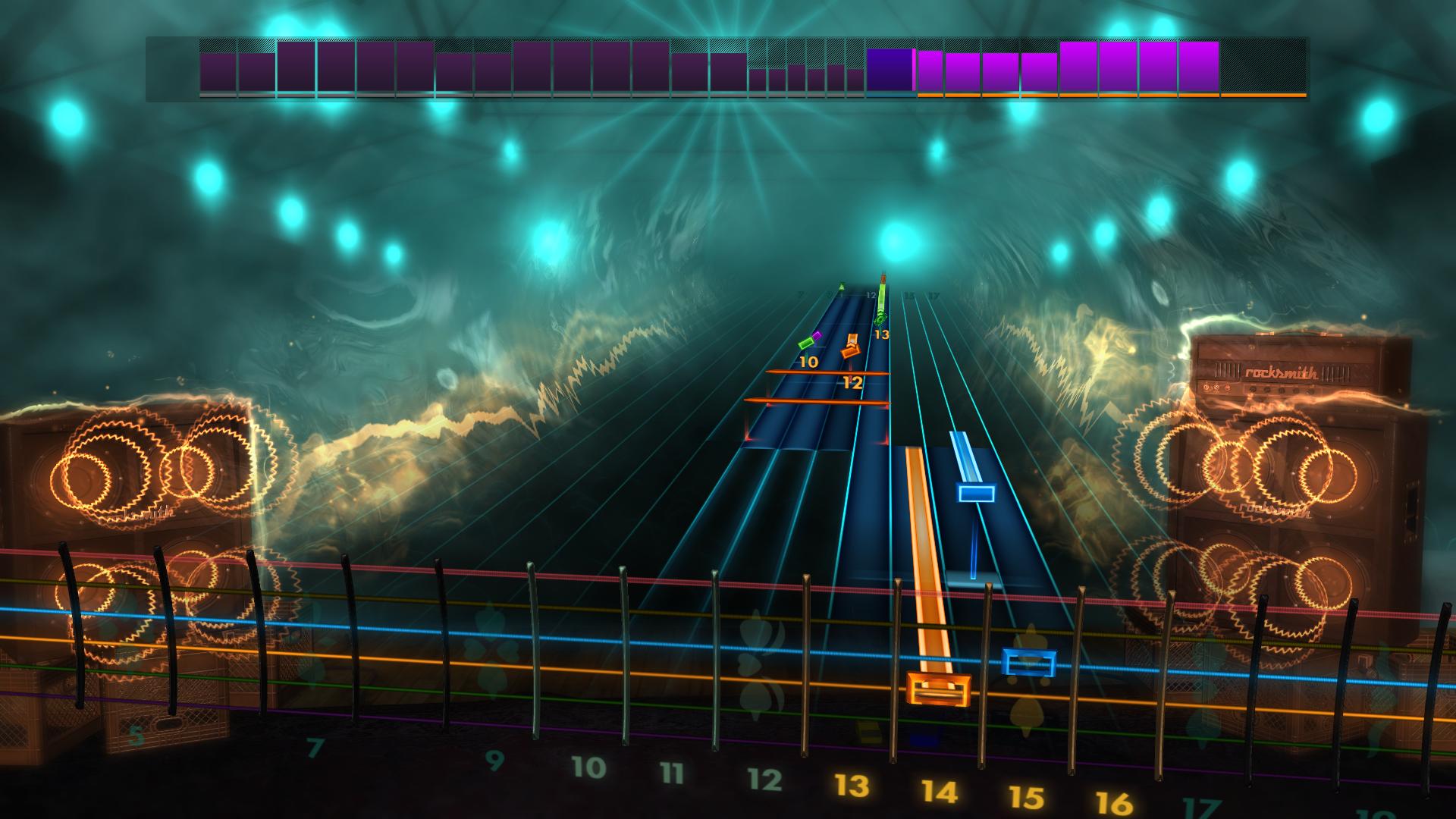Image resolution: width=1456 pixels, height=819 pixels.
Task: Click fret number 14 at the bottom
Action: click(940, 792)
